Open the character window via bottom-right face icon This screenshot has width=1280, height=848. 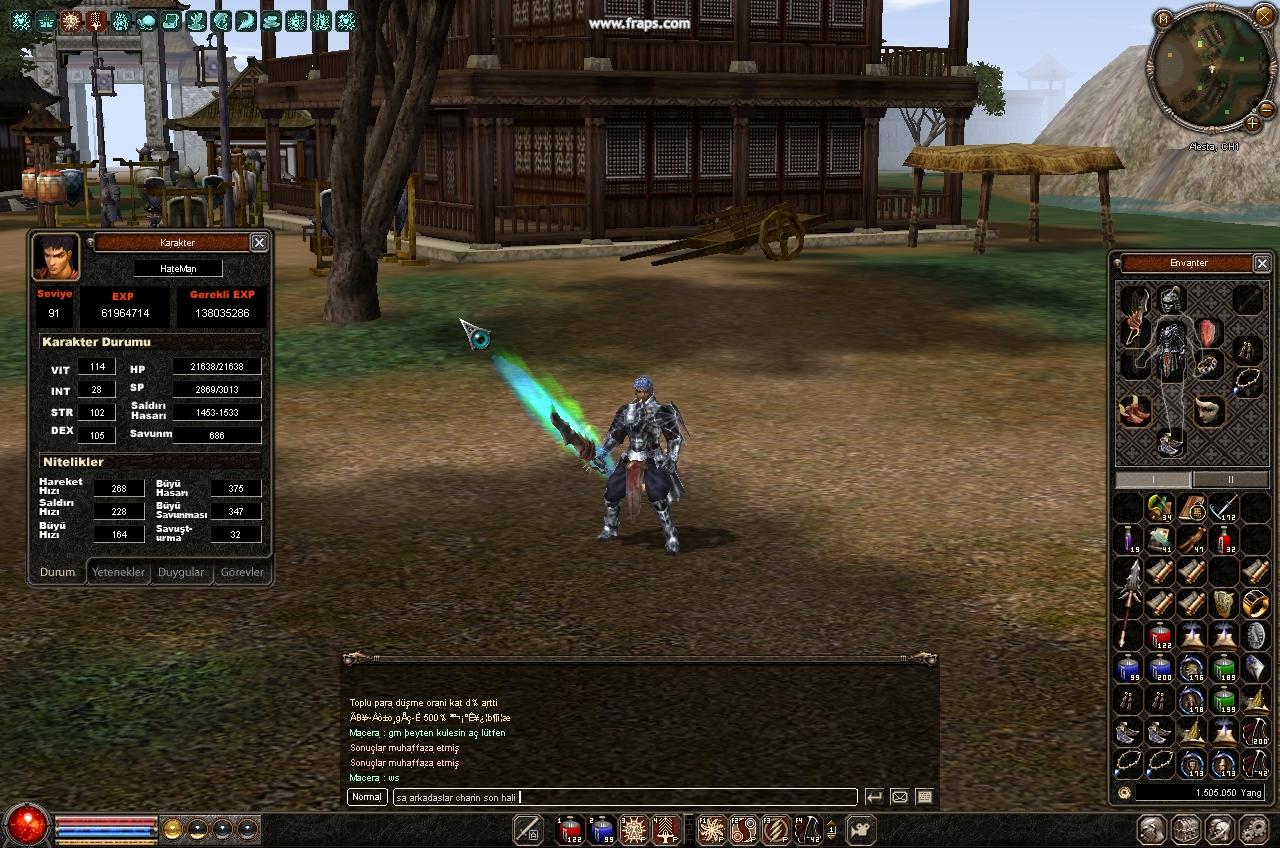coord(1150,829)
